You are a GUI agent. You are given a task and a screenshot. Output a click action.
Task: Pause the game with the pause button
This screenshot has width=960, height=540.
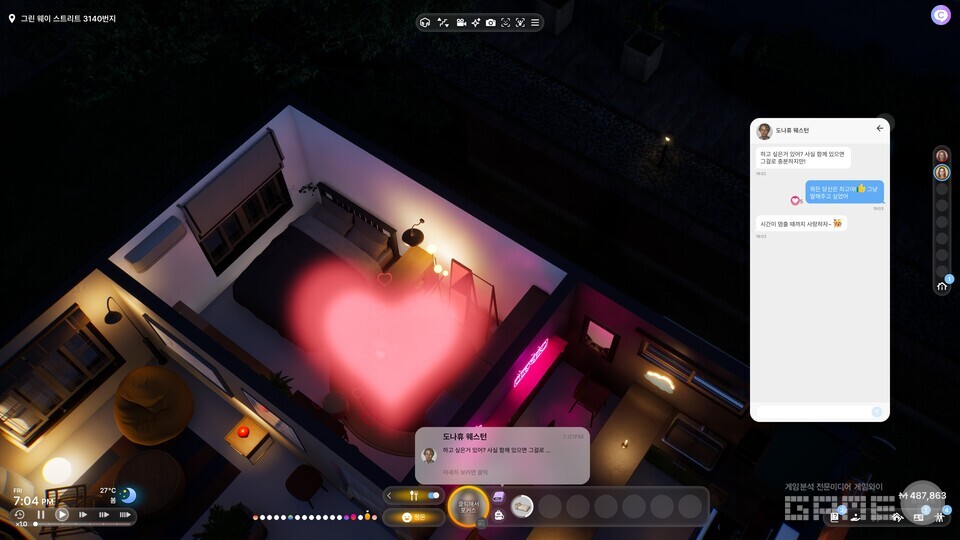click(x=41, y=515)
